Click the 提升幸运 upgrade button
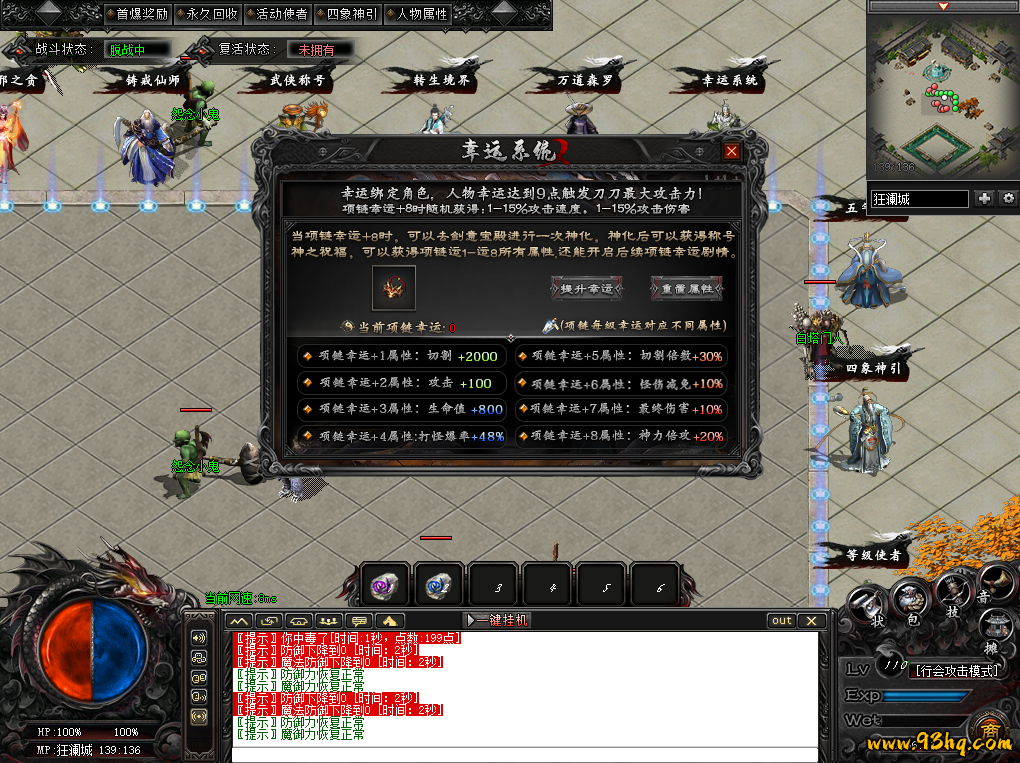This screenshot has height=763, width=1020. point(586,289)
